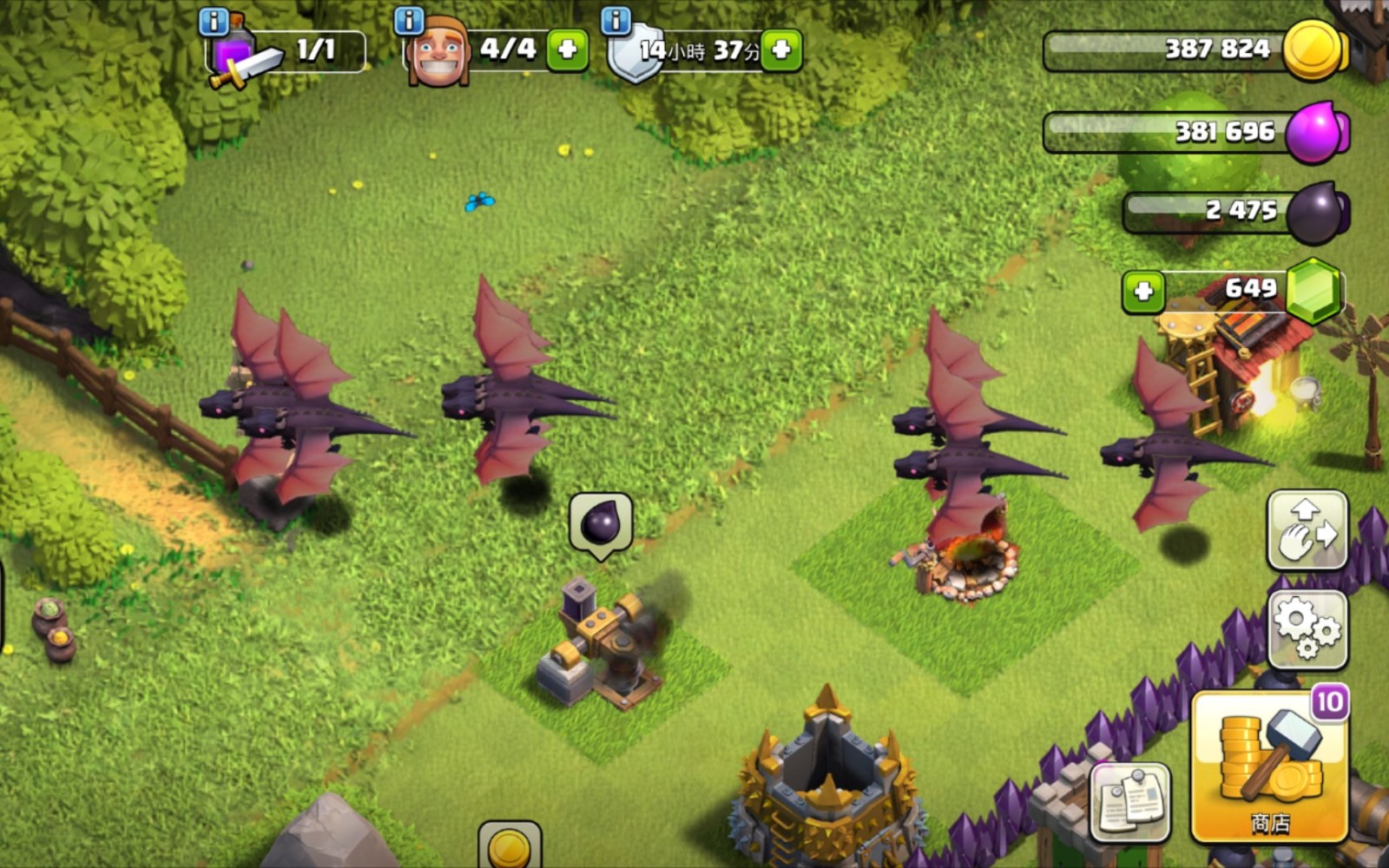Viewport: 1389px width, 868px height.
Task: Show builder info above builder face
Action: pyautogui.click(x=408, y=20)
